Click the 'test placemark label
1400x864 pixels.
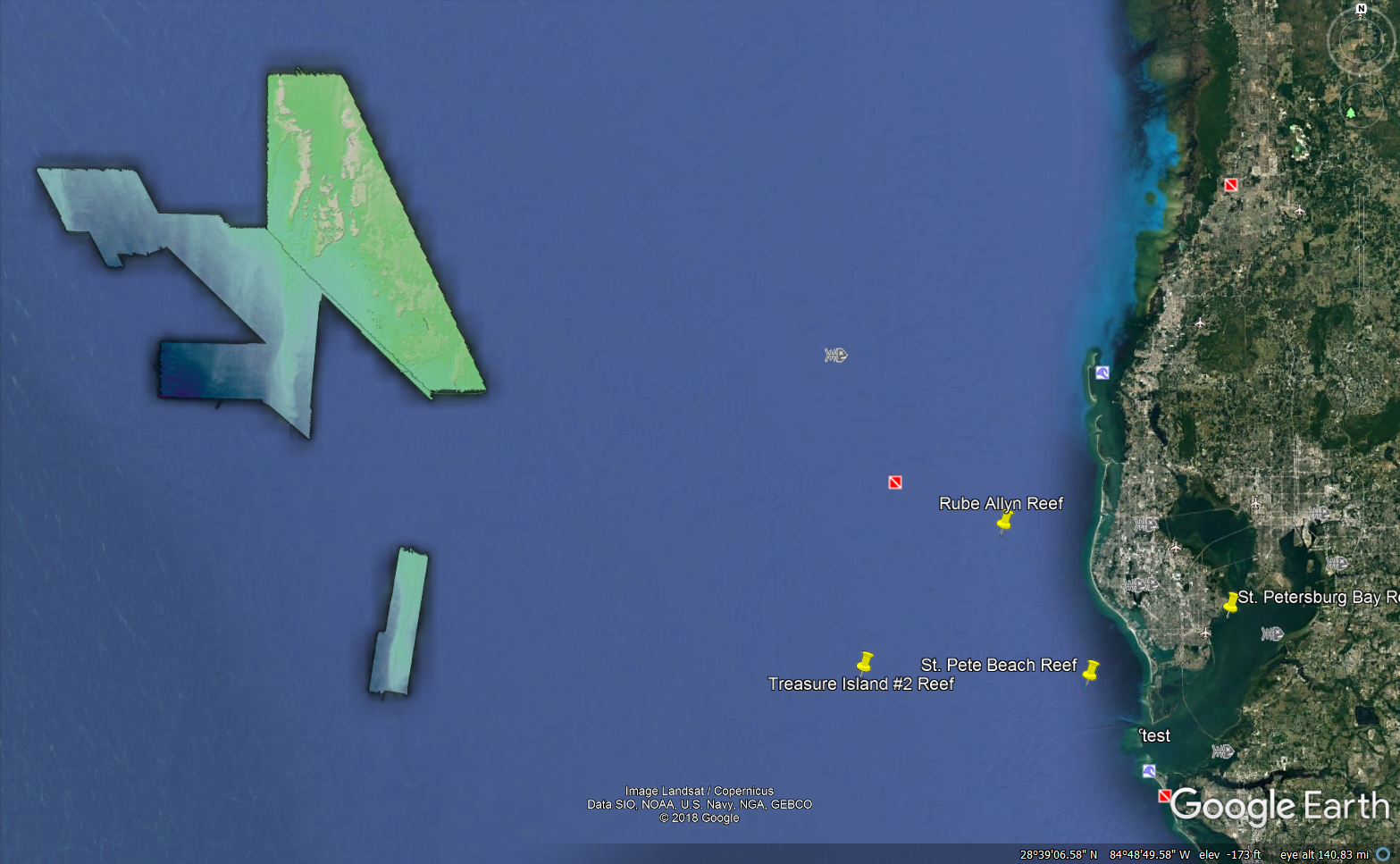(1153, 735)
